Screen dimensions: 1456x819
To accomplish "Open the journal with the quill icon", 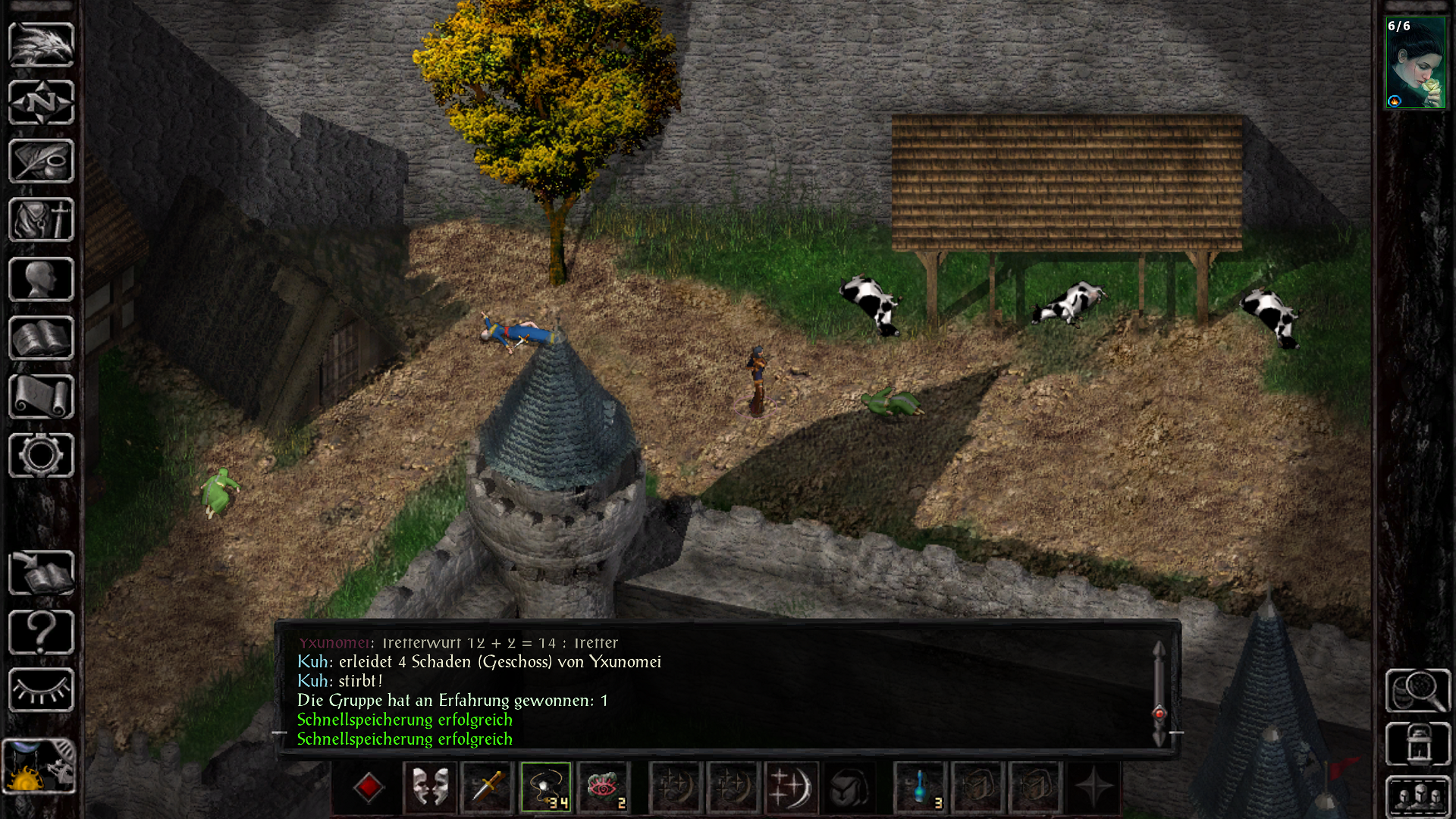I will (x=41, y=161).
